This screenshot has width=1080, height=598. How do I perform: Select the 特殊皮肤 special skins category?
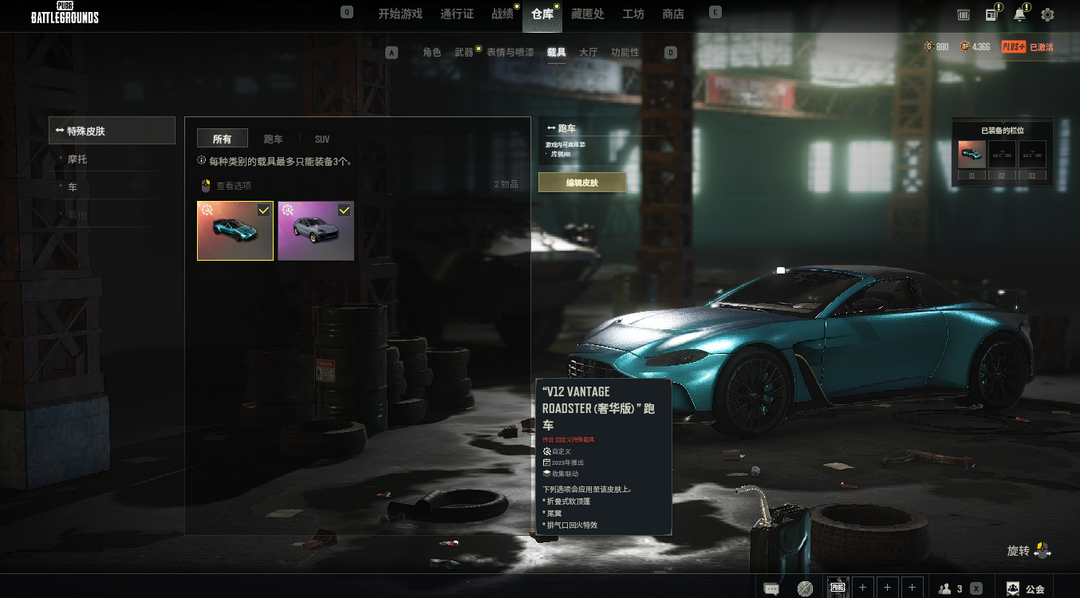point(112,130)
